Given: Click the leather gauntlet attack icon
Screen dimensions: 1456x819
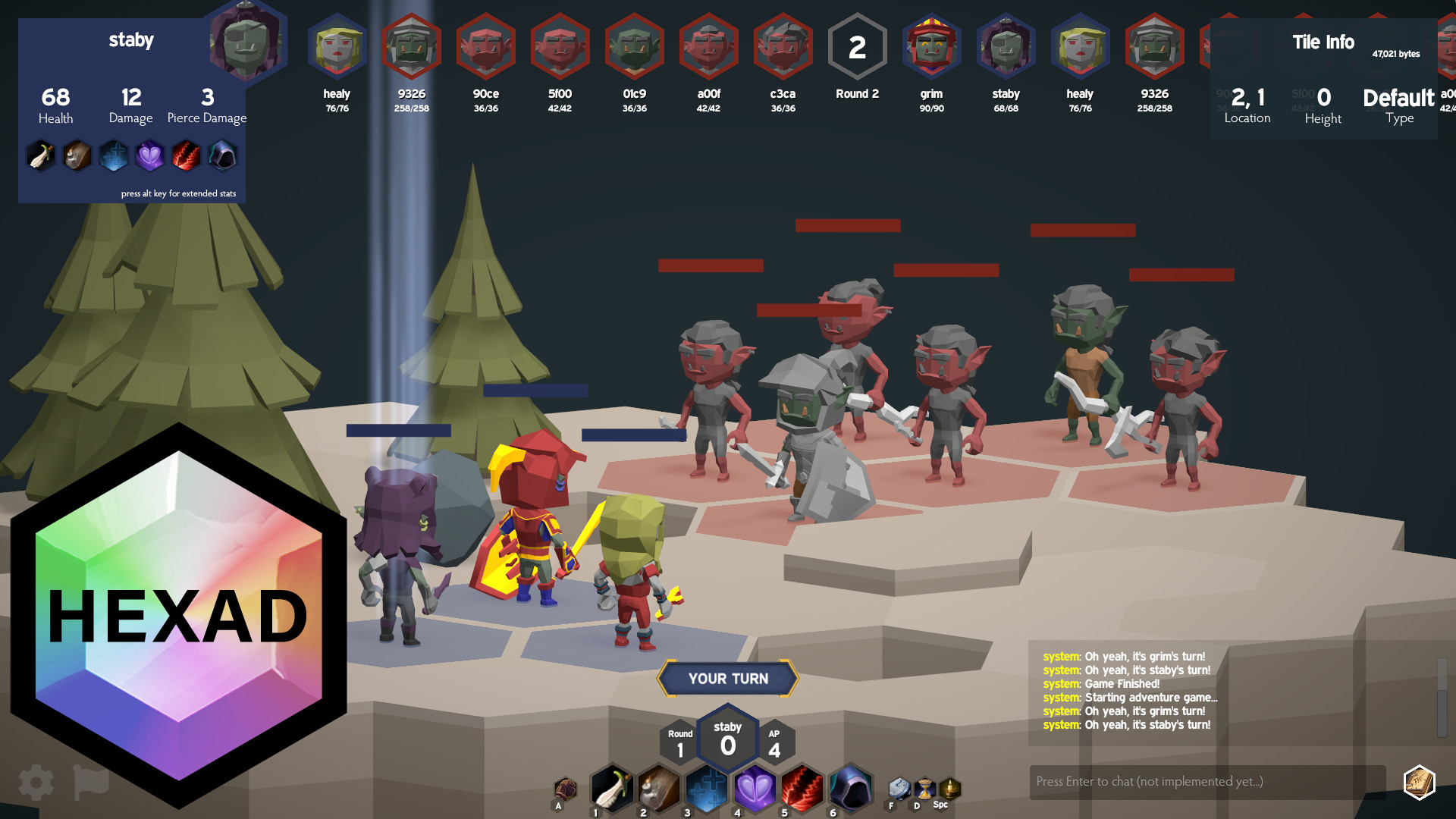Looking at the screenshot, I should click(565, 790).
